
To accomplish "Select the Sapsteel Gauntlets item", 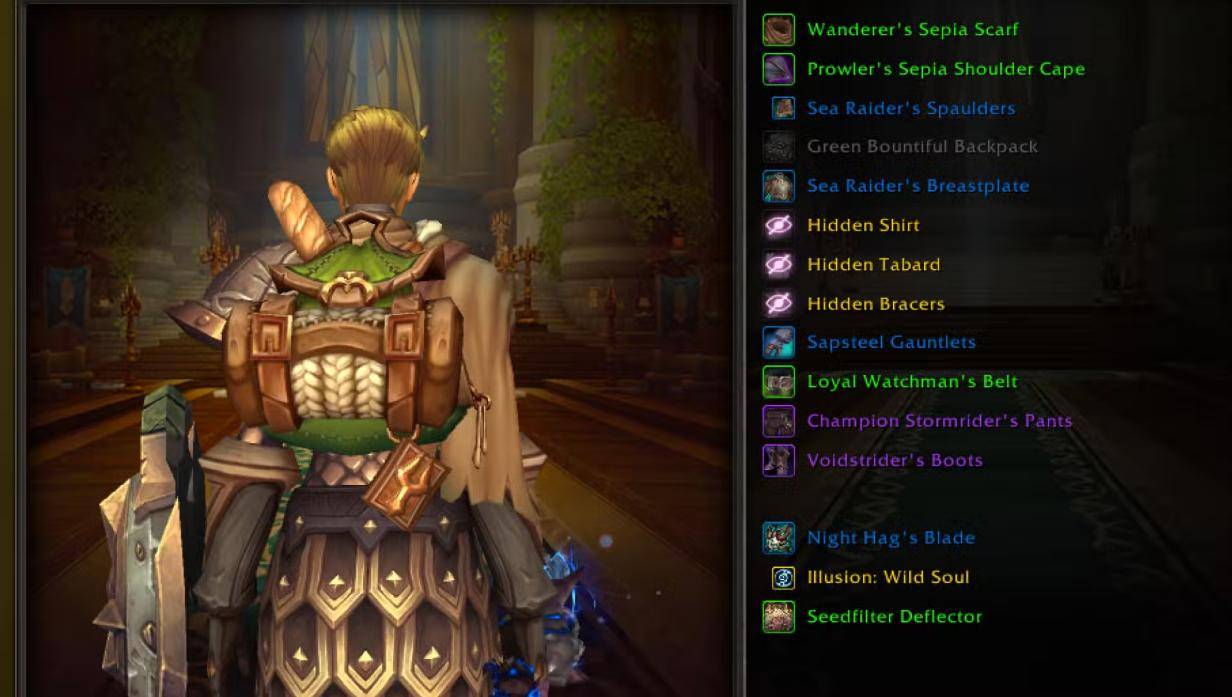I will coord(891,342).
